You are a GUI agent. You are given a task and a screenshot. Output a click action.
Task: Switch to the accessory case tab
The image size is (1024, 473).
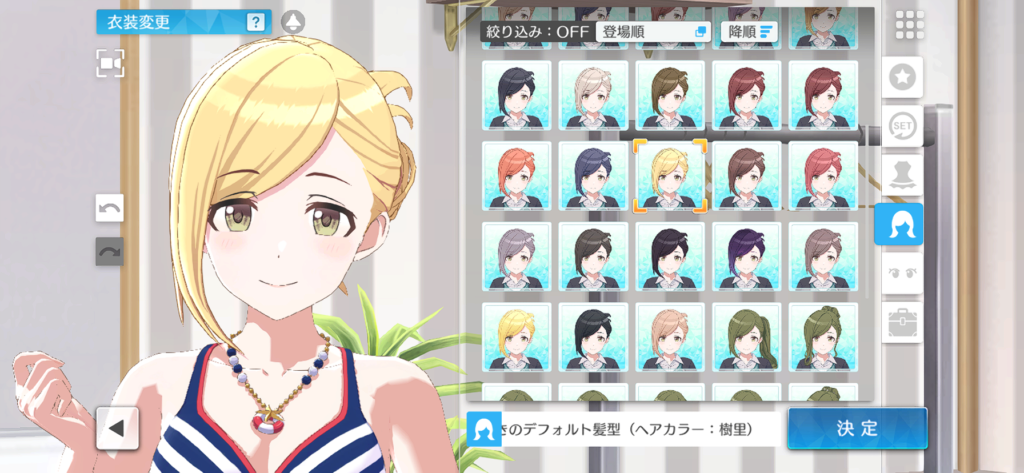tap(905, 322)
